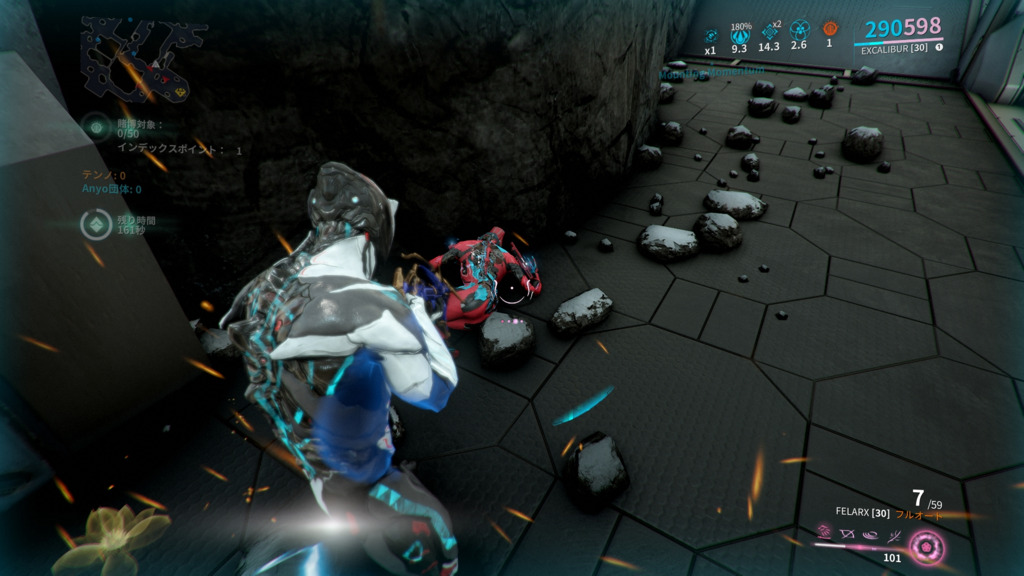Screen dimensions: 1024x576
Task: Activate the first Excalibur ability icon
Action: (825, 532)
